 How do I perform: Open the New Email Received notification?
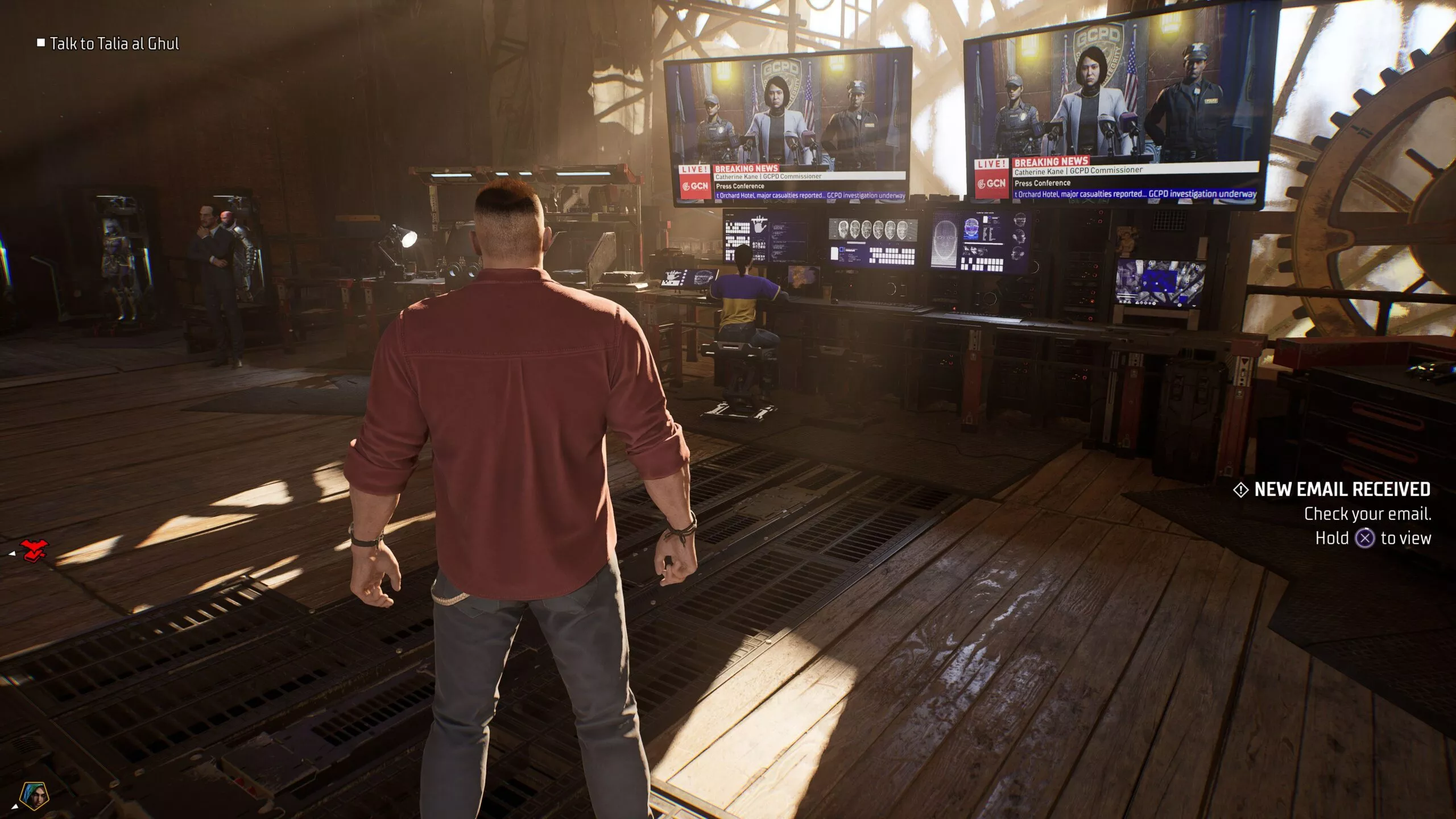[x=1342, y=490]
